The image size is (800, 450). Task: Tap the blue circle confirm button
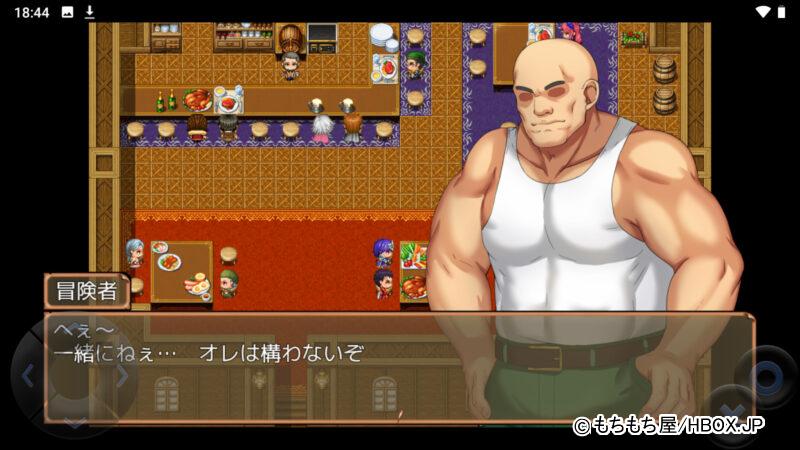coord(765,376)
